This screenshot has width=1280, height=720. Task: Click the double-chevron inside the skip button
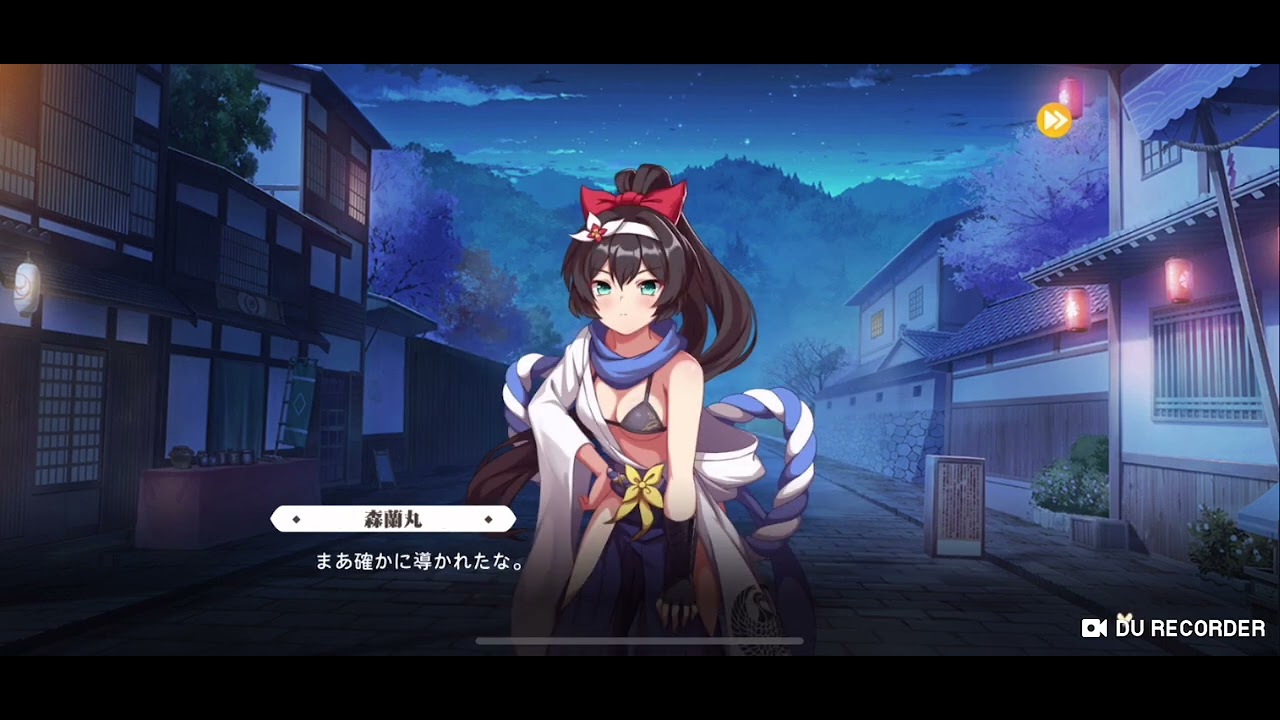[1056, 119]
